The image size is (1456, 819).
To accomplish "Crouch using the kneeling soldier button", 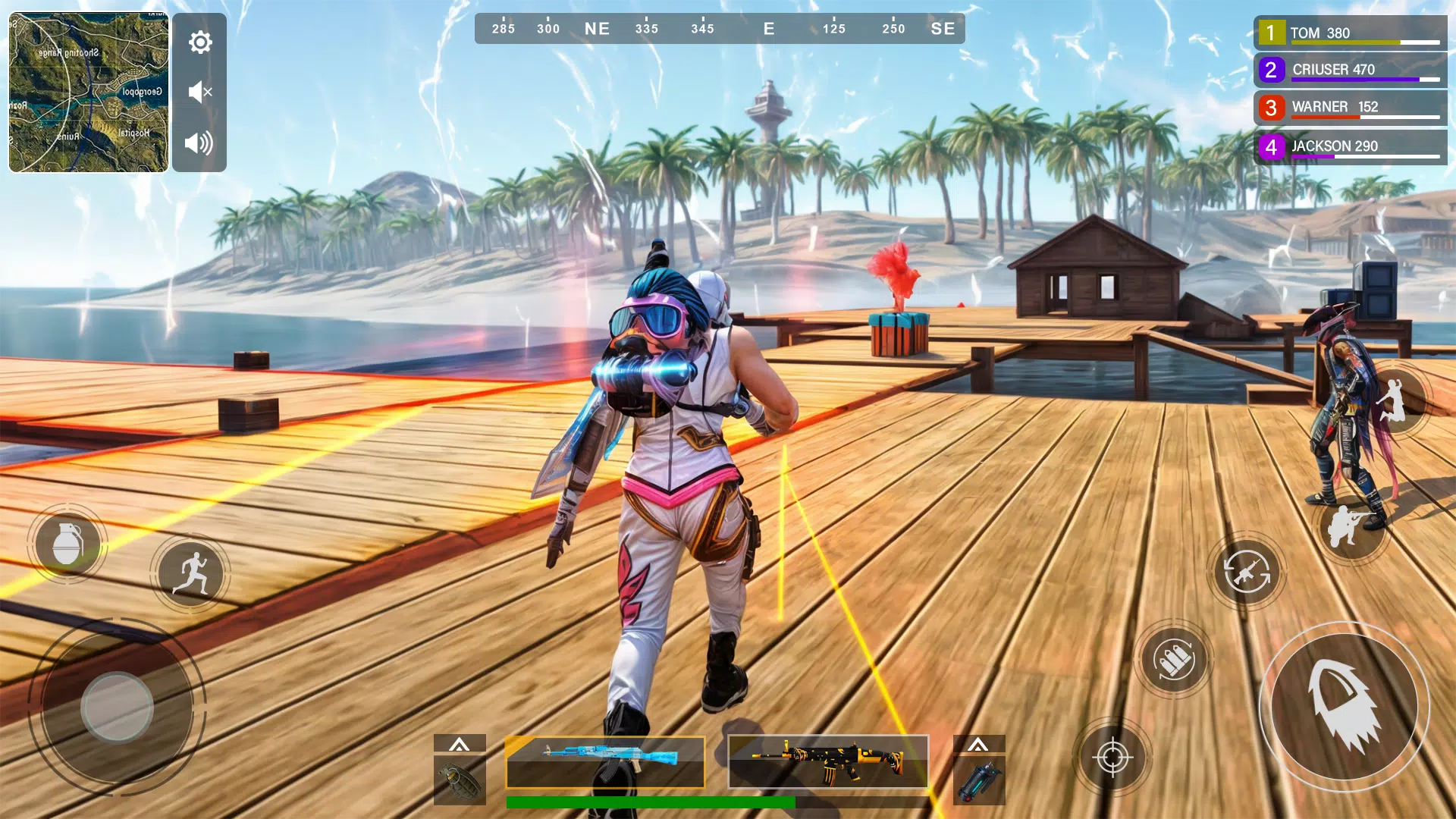I will pyautogui.click(x=1351, y=525).
